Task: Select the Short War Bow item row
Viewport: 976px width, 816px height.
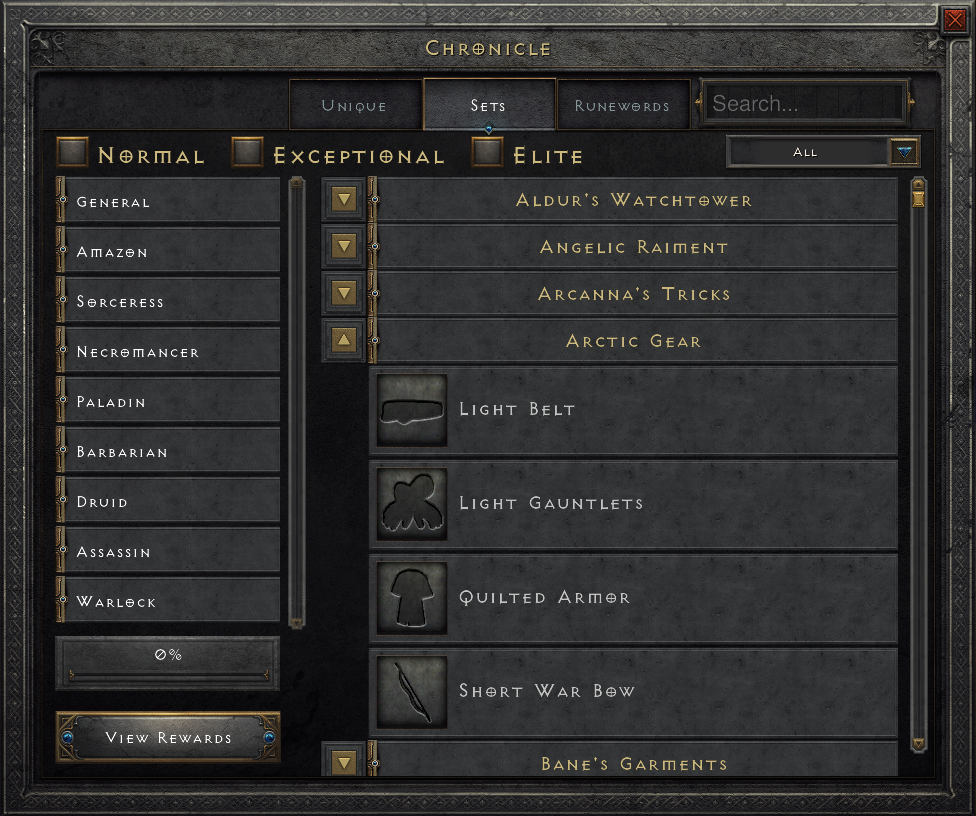Action: (x=634, y=691)
